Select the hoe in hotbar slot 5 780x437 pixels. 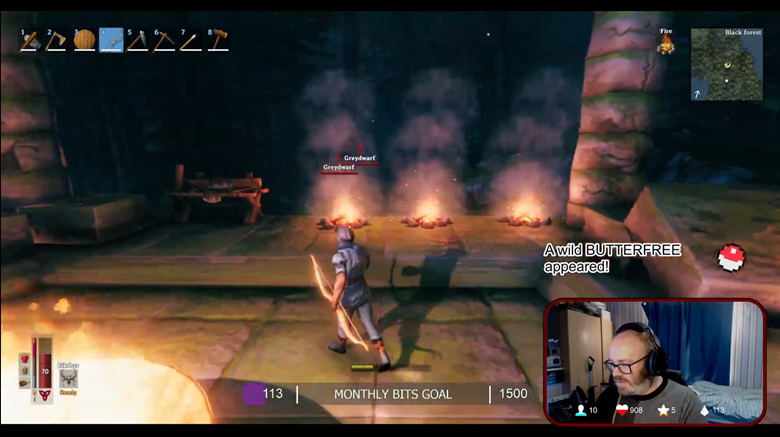(138, 41)
